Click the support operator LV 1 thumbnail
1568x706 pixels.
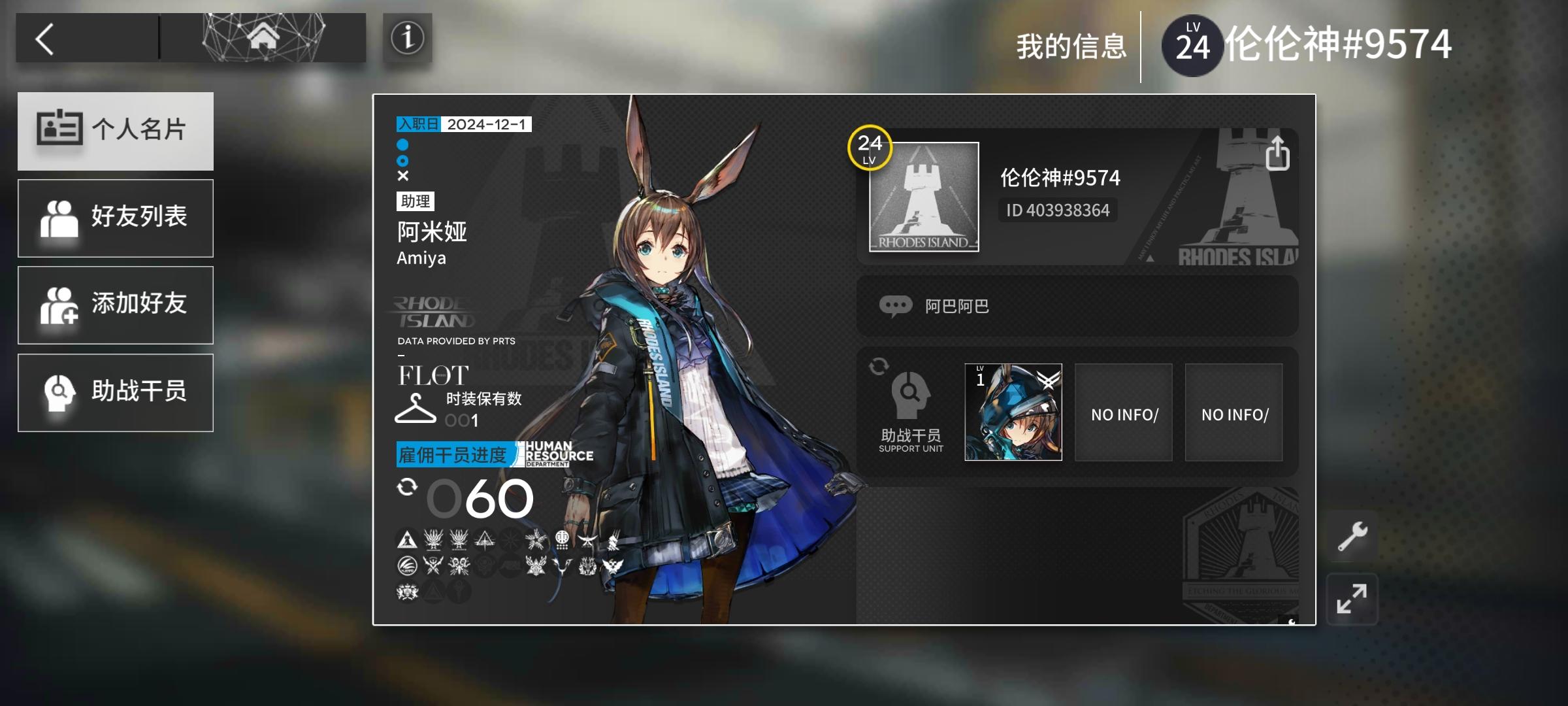pos(1012,412)
